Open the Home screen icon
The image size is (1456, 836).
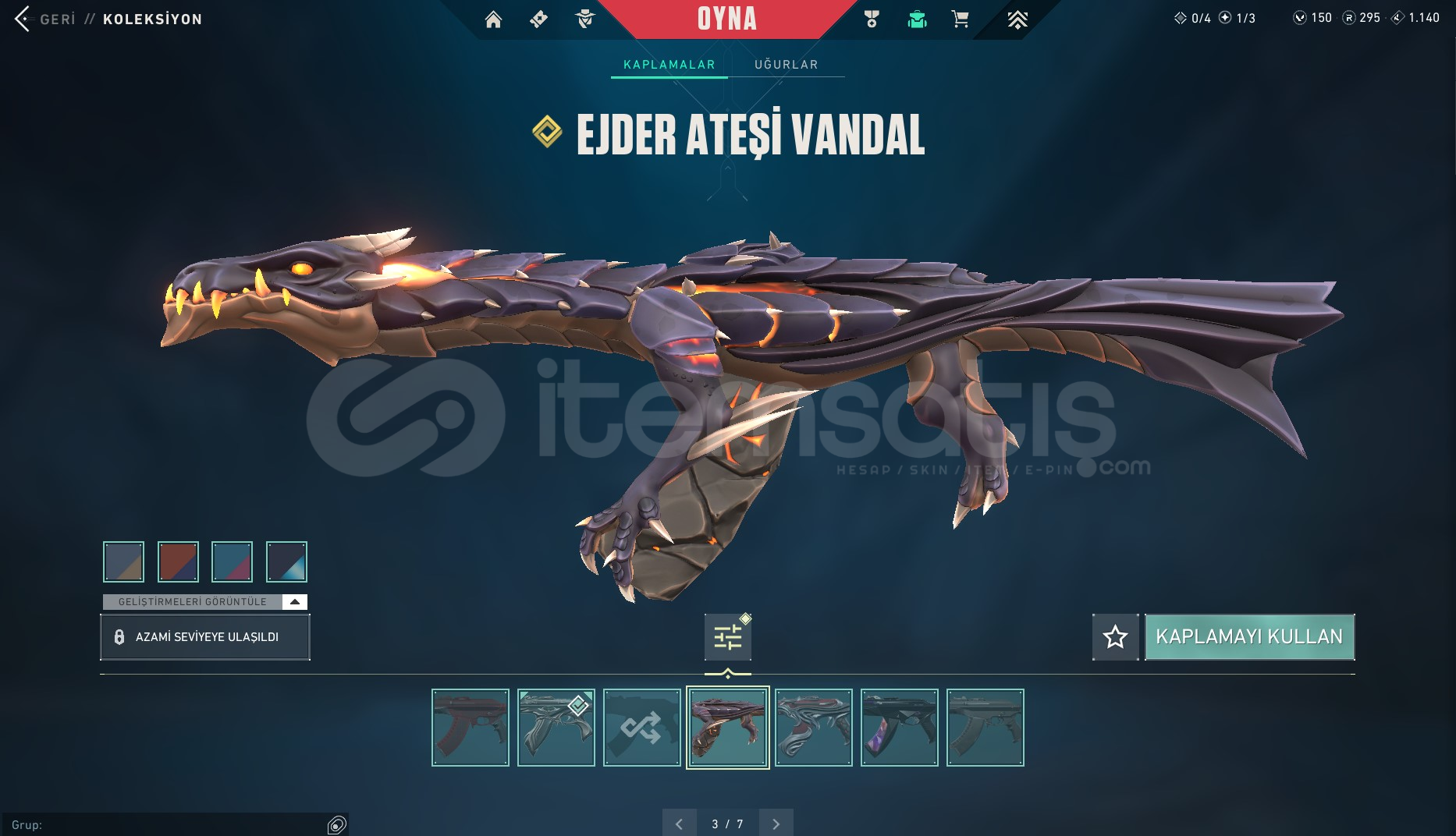coord(495,19)
